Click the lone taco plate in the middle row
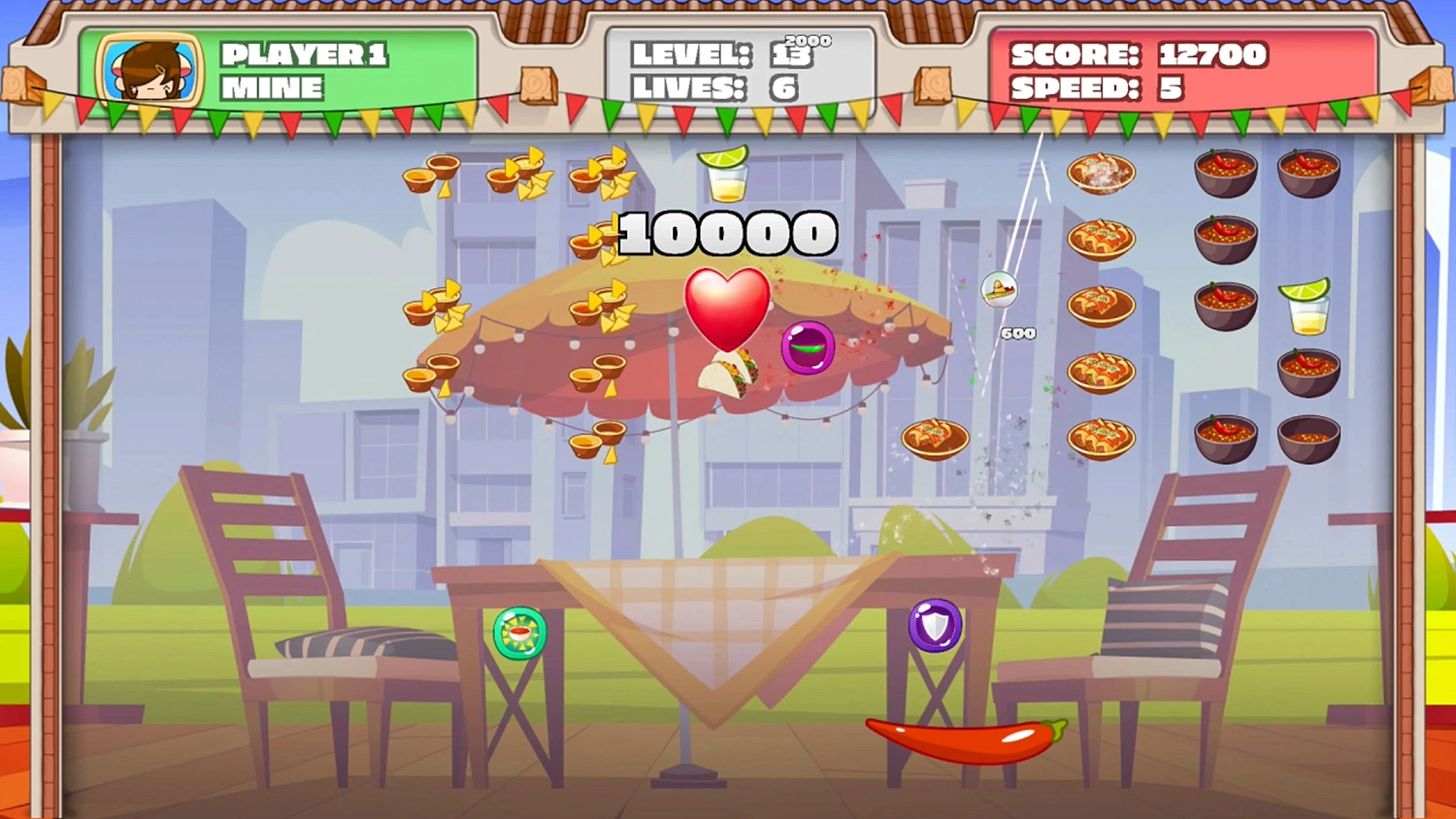 coord(935,439)
